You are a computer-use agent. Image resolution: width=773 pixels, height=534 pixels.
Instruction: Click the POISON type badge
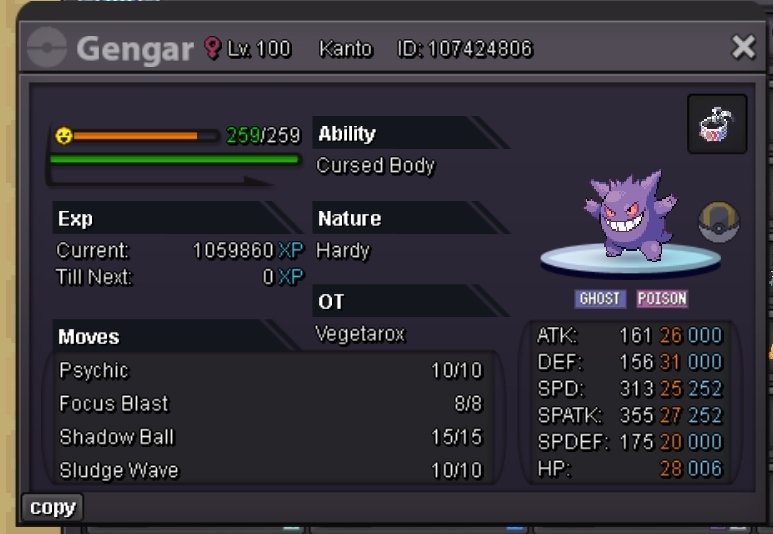tap(662, 299)
